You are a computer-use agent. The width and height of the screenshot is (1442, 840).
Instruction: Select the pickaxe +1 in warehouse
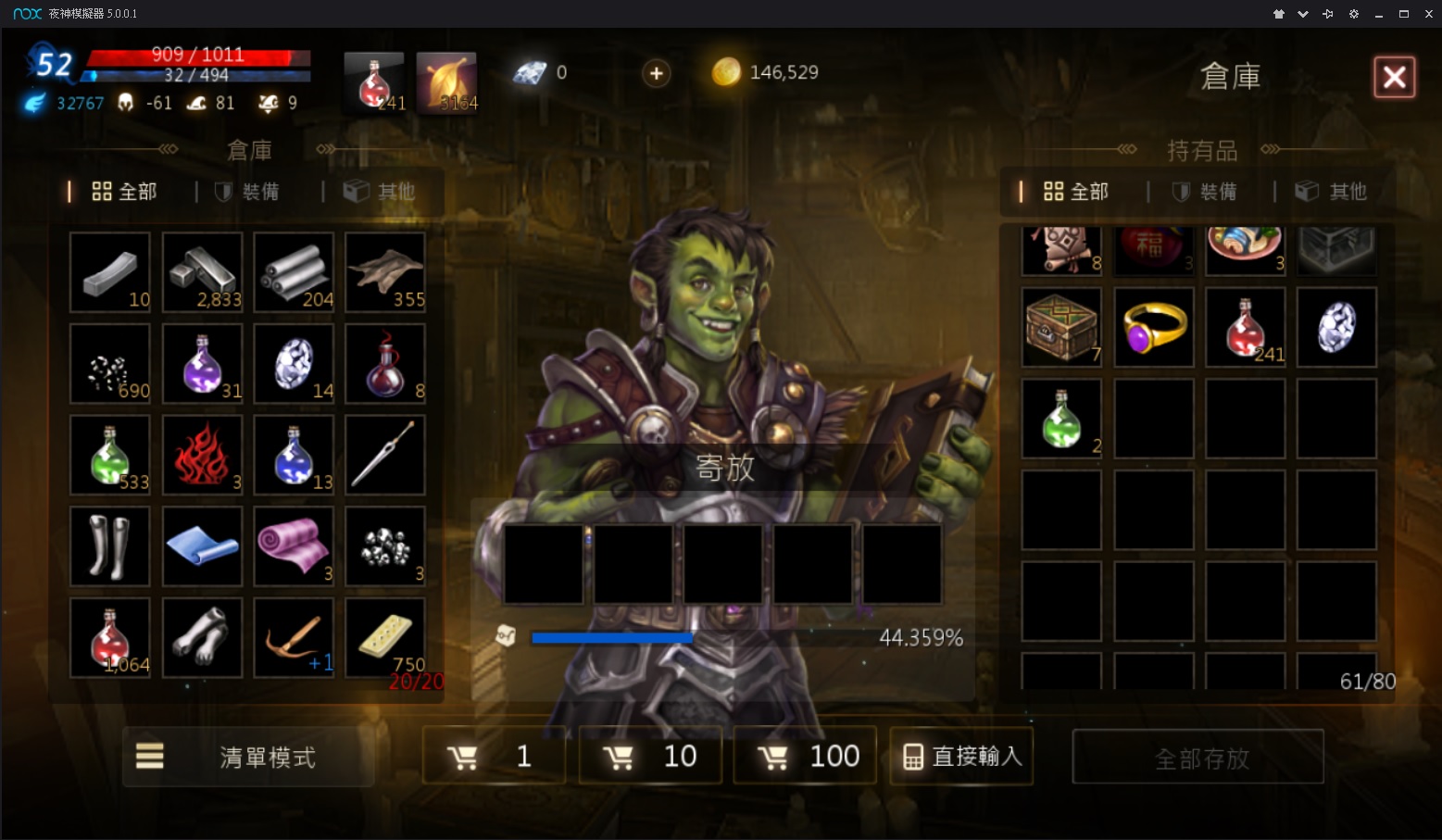coord(294,637)
